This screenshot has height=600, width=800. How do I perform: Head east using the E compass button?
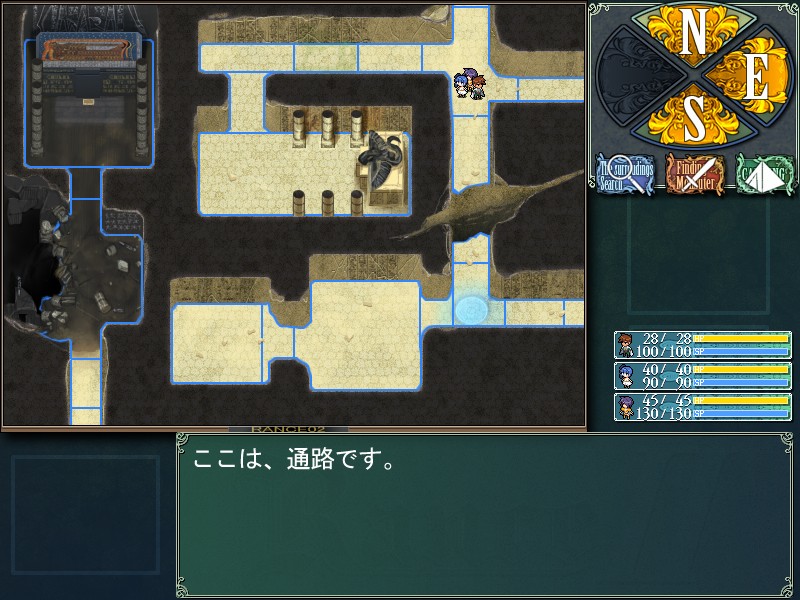pos(755,80)
